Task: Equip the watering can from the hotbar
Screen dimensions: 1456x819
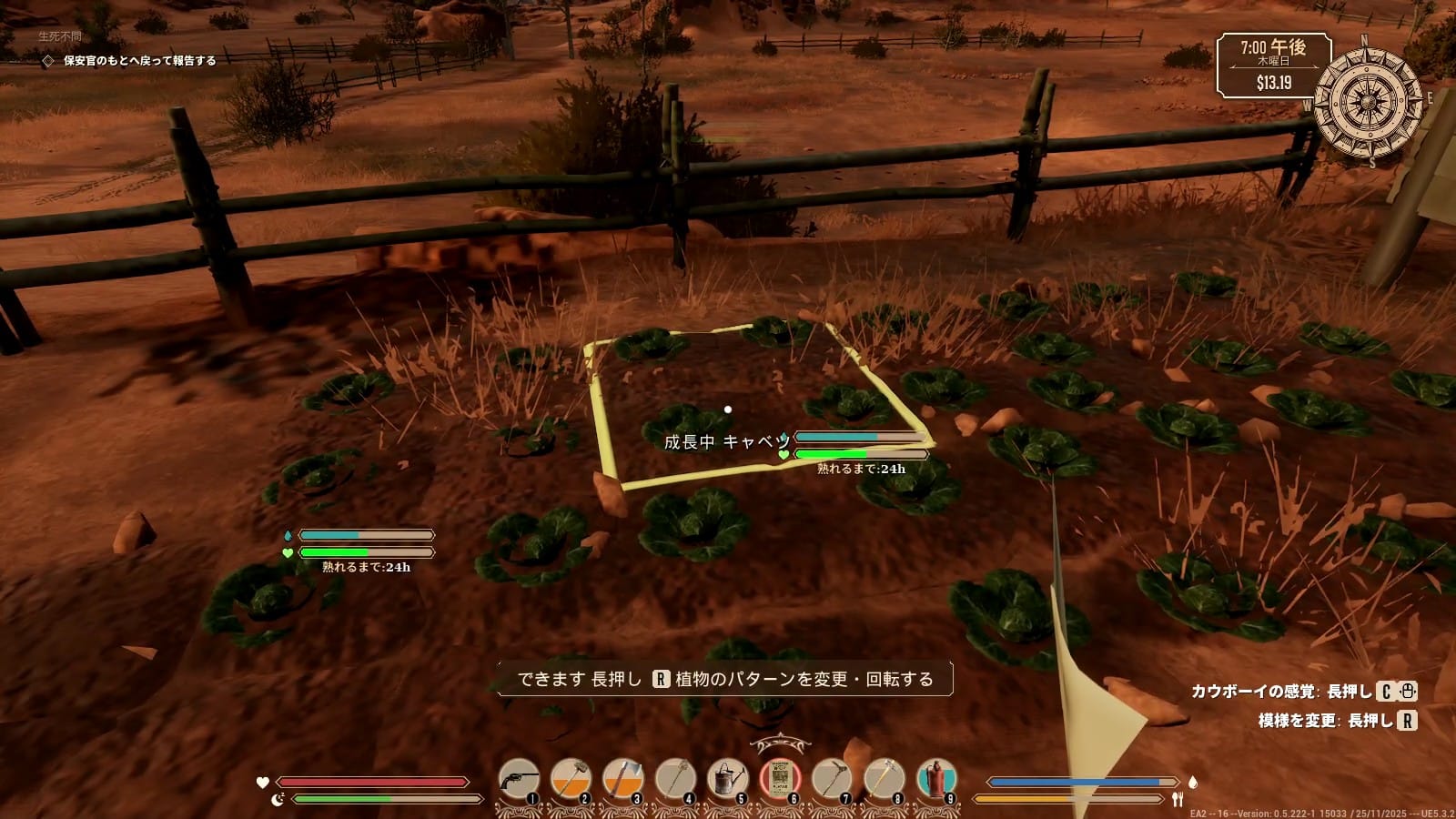Action: tap(728, 780)
